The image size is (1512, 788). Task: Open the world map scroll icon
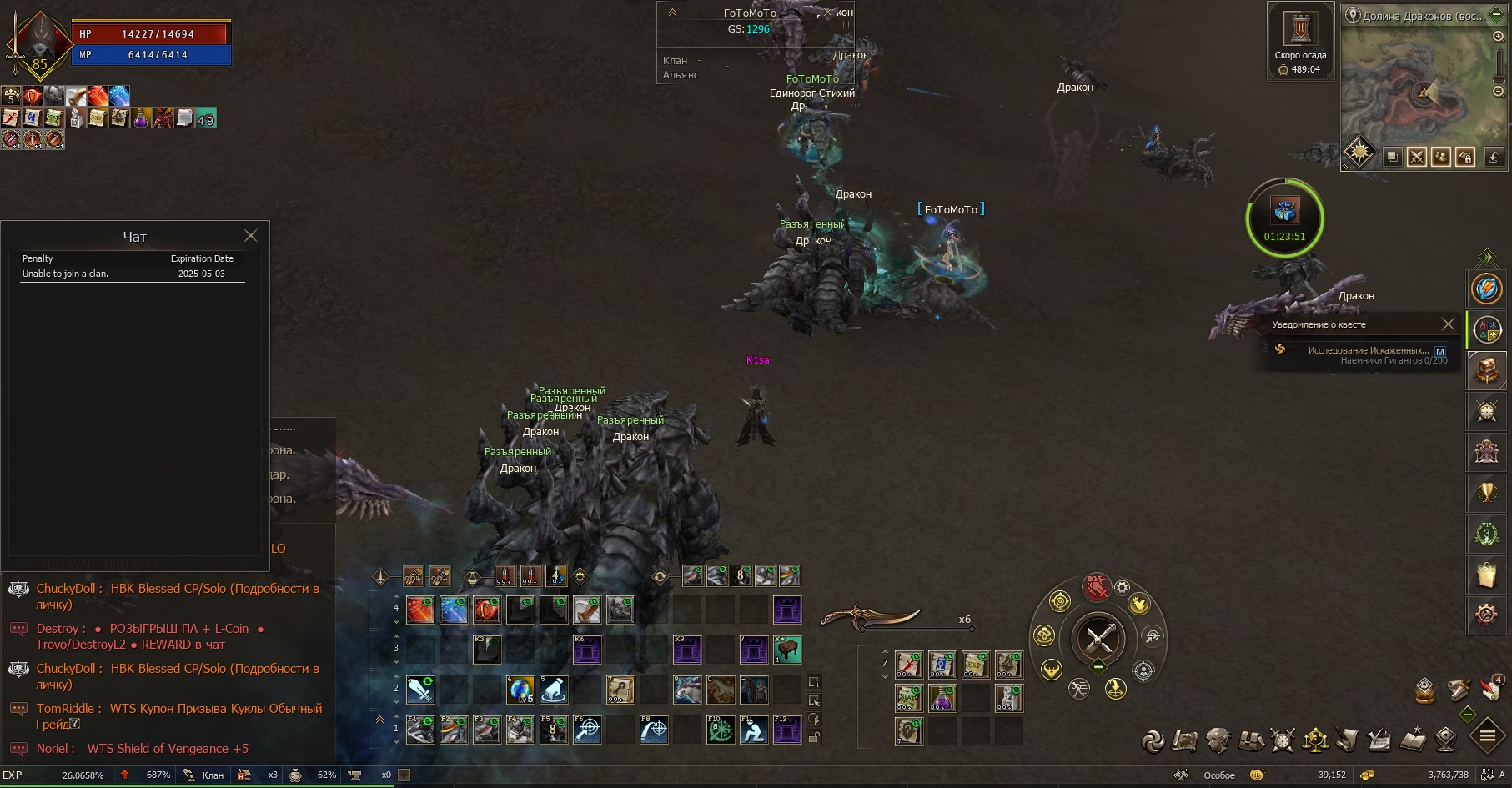pyautogui.click(x=1183, y=740)
